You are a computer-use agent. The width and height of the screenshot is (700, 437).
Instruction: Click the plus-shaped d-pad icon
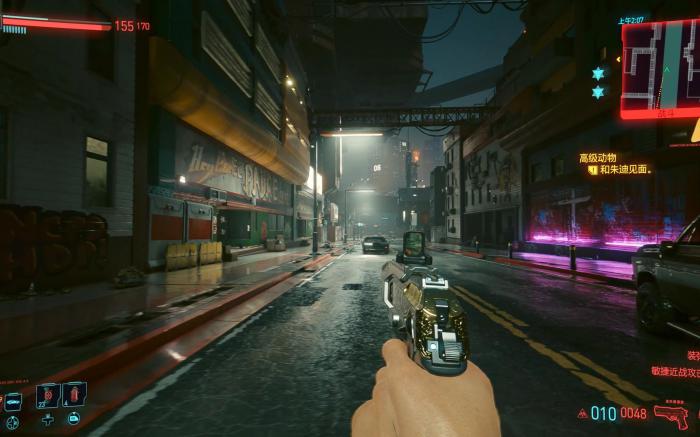click(47, 419)
